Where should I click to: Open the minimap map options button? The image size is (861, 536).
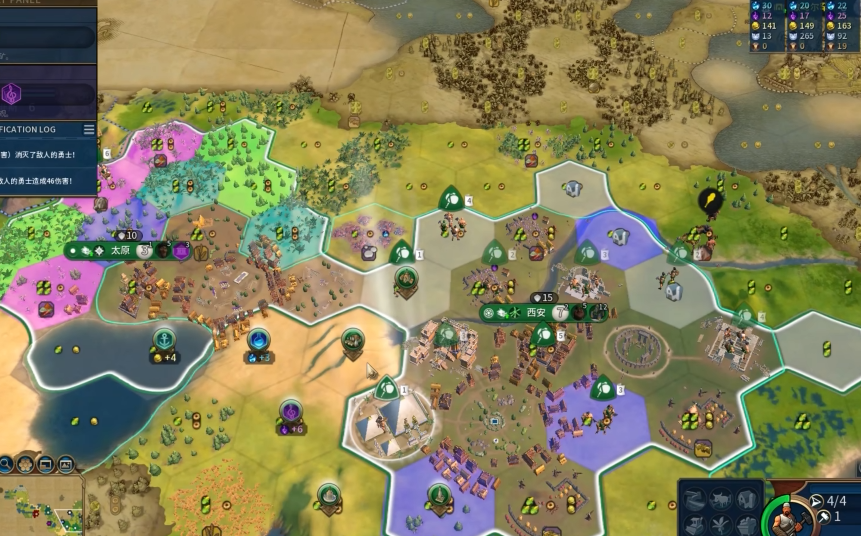tap(45, 464)
